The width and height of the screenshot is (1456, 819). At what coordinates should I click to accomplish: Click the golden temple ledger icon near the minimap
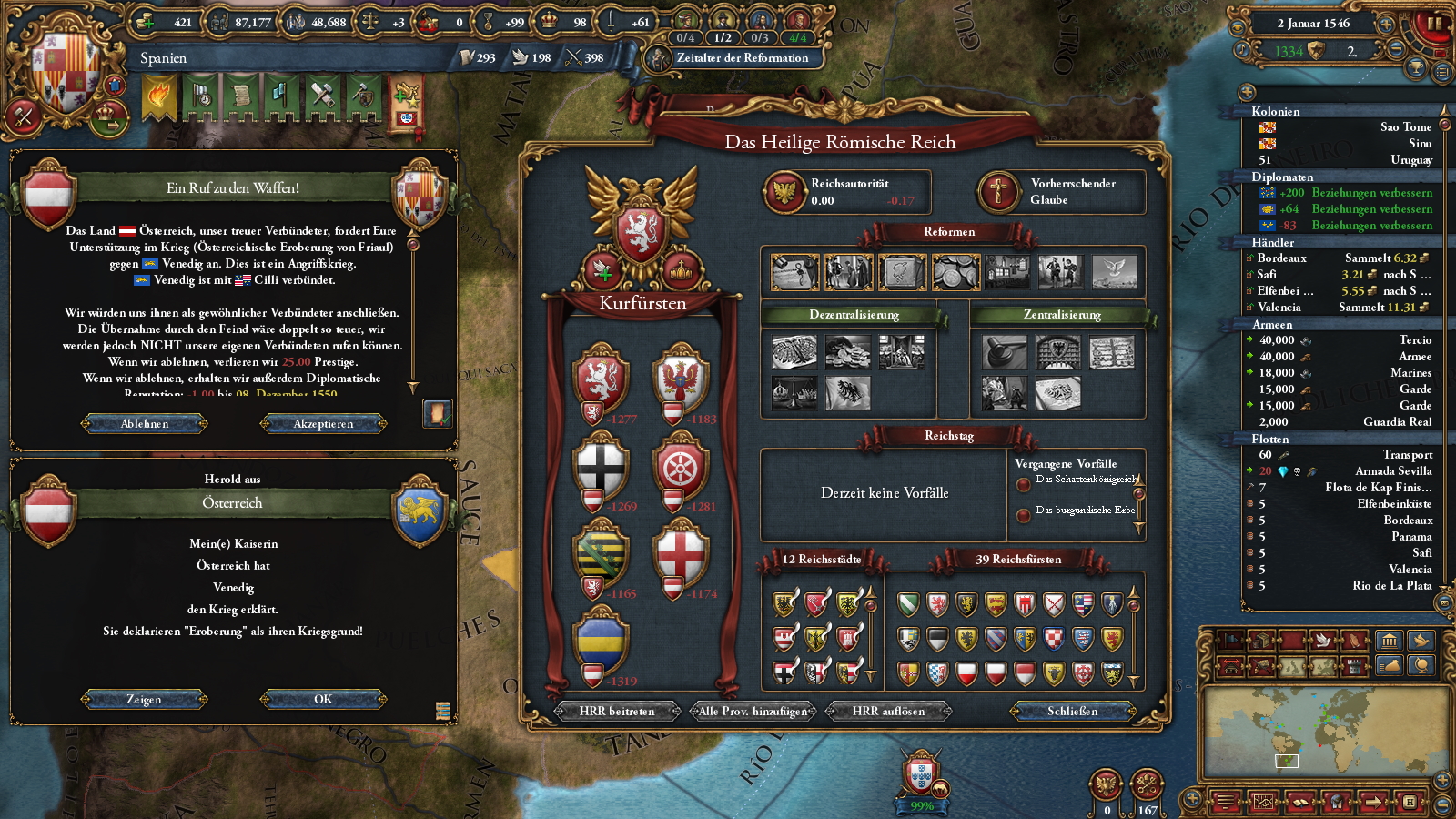pos(1390,642)
